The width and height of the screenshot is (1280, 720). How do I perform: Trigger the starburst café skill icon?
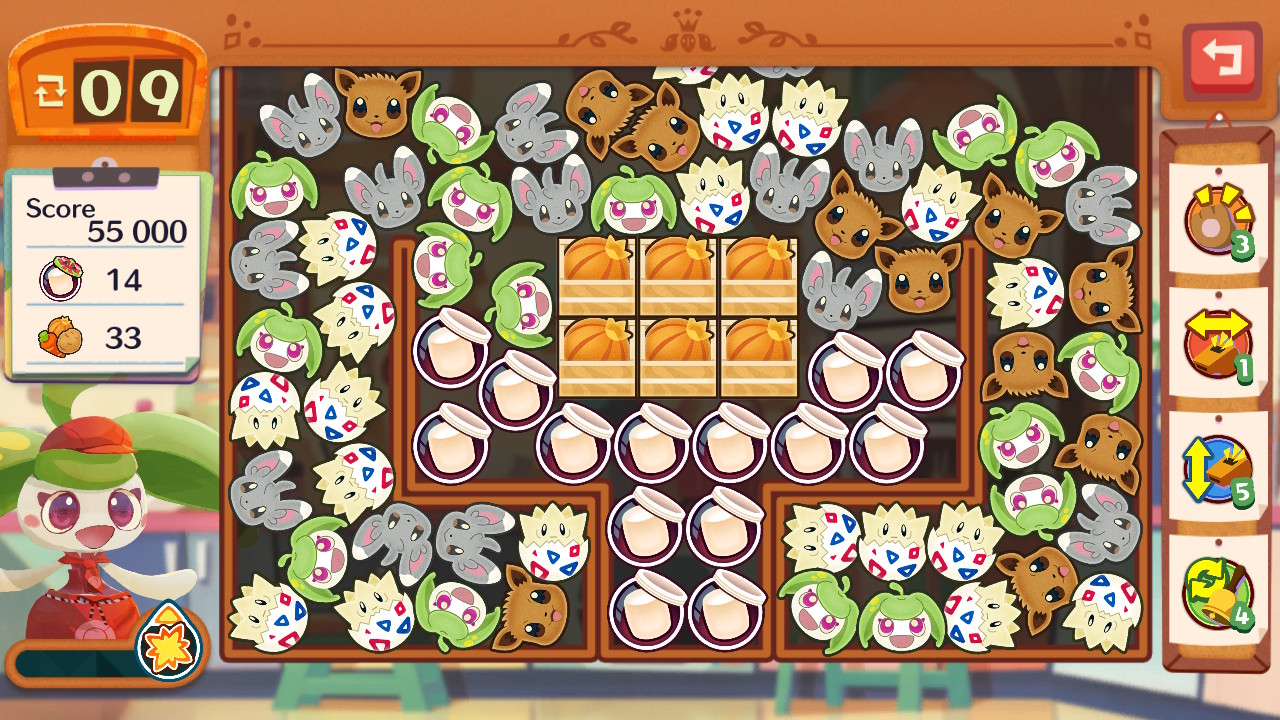[168, 641]
